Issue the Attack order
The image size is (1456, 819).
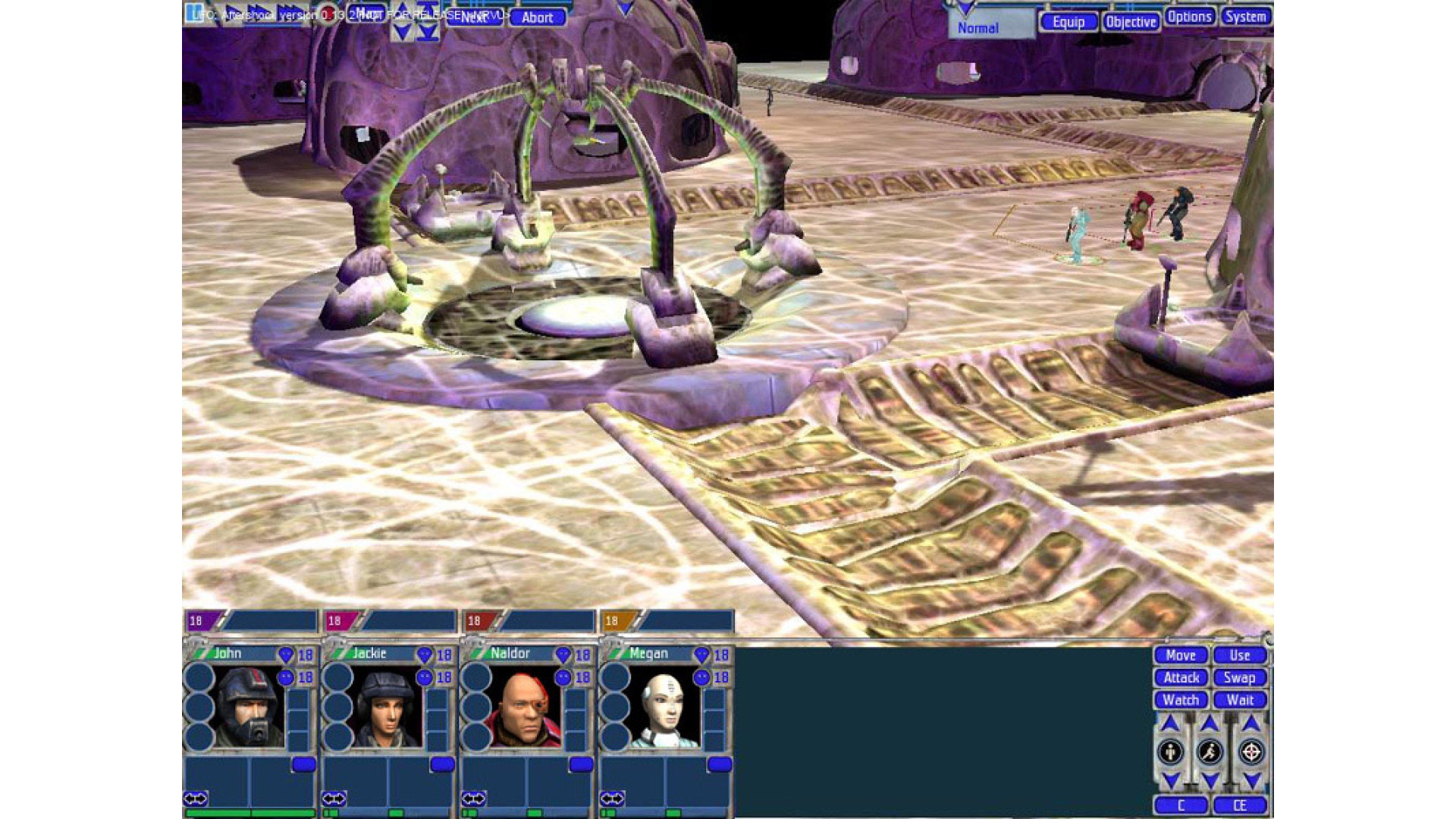[1181, 678]
